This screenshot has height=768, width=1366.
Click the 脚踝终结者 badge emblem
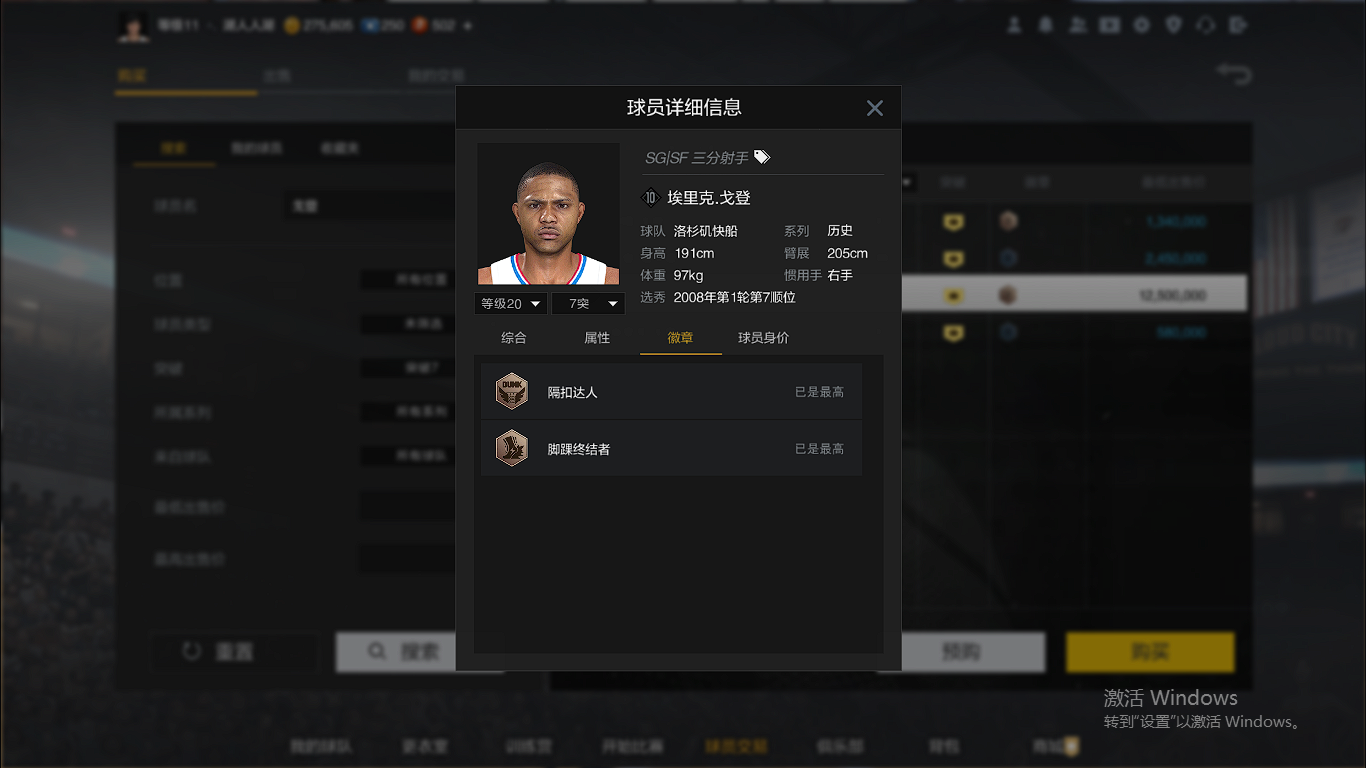[511, 447]
